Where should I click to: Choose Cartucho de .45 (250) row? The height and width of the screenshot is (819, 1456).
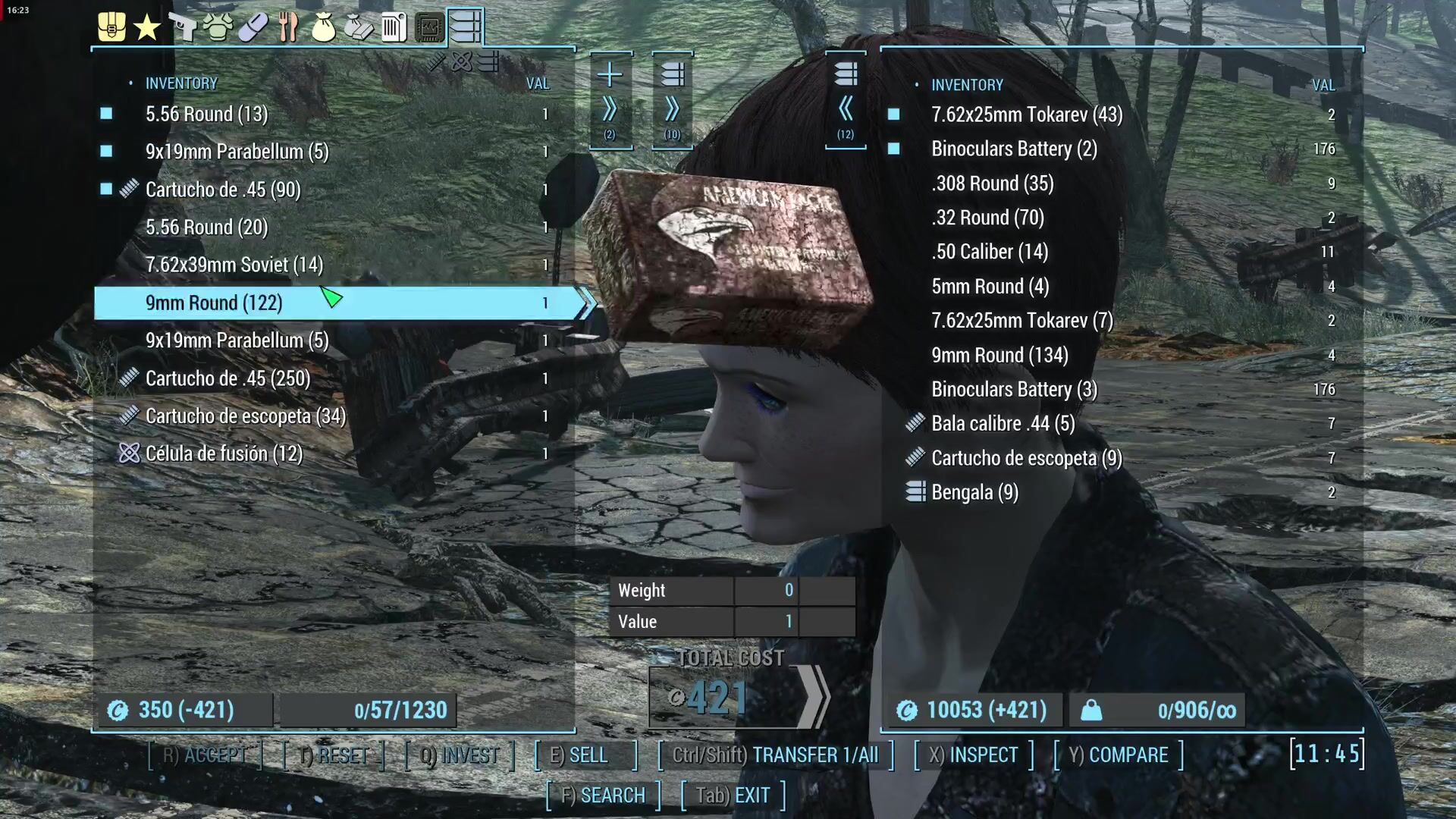pos(227,378)
